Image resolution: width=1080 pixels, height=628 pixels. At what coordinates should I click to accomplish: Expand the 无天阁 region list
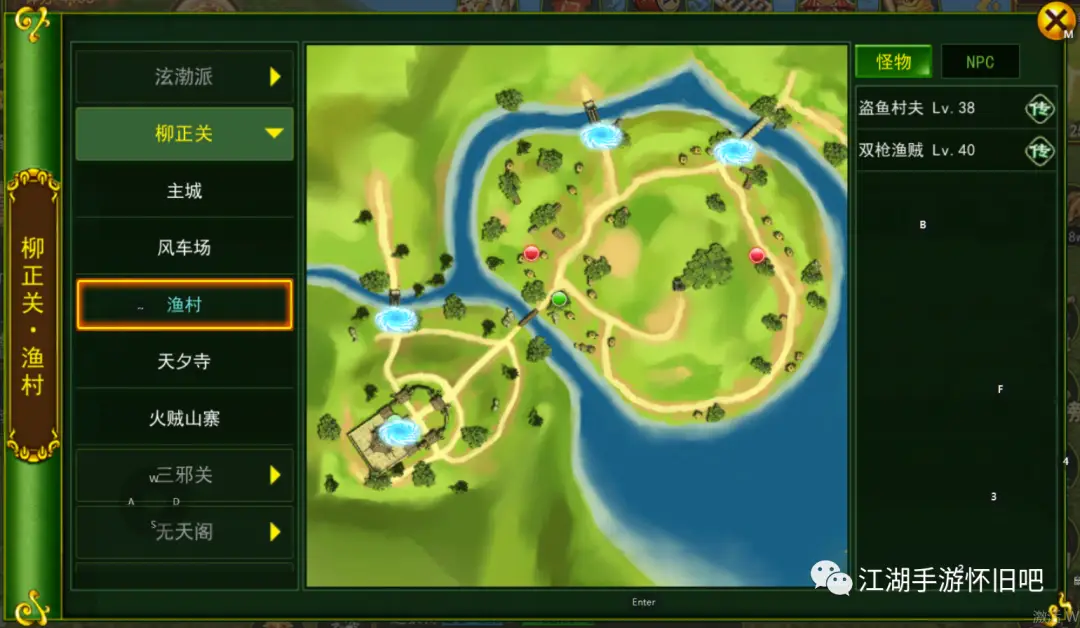pos(184,532)
